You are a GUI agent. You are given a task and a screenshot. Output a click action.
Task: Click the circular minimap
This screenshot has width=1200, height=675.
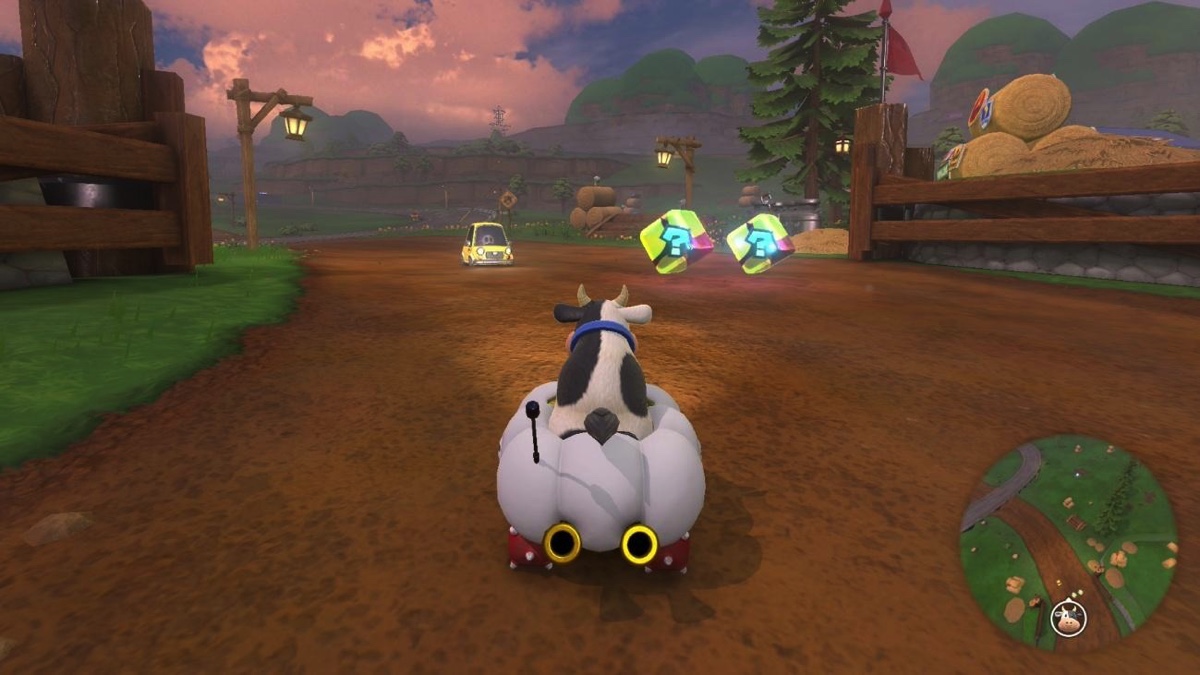click(x=1068, y=543)
